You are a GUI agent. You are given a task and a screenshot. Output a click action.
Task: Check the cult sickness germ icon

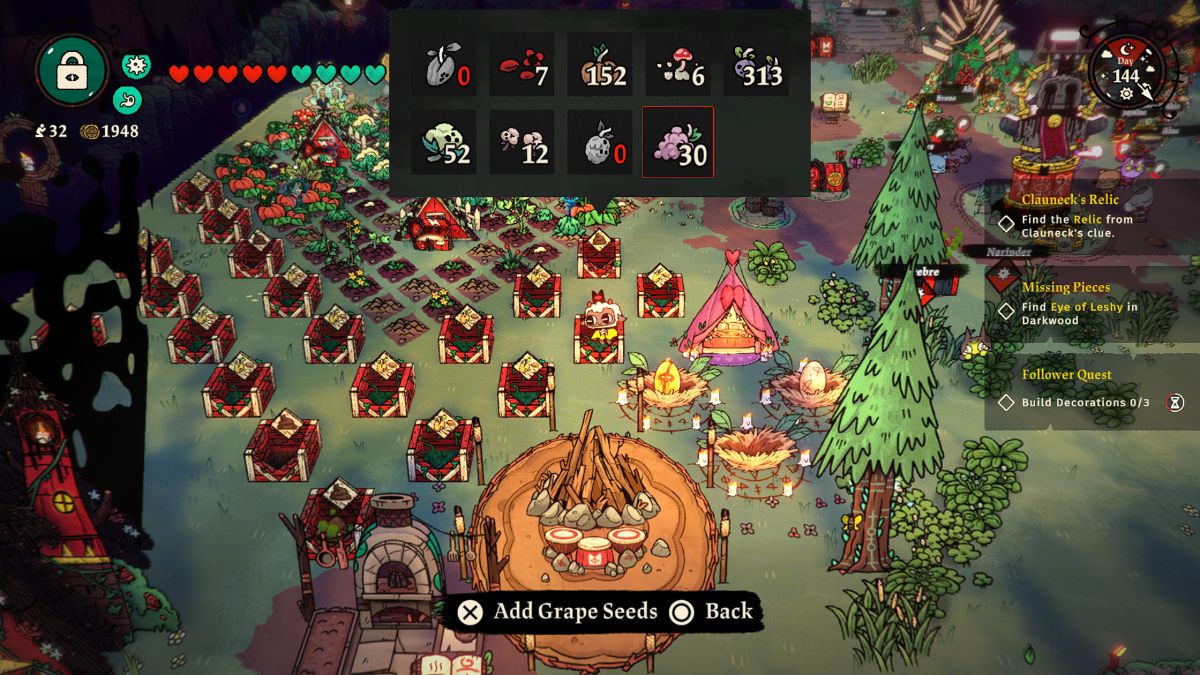click(136, 66)
